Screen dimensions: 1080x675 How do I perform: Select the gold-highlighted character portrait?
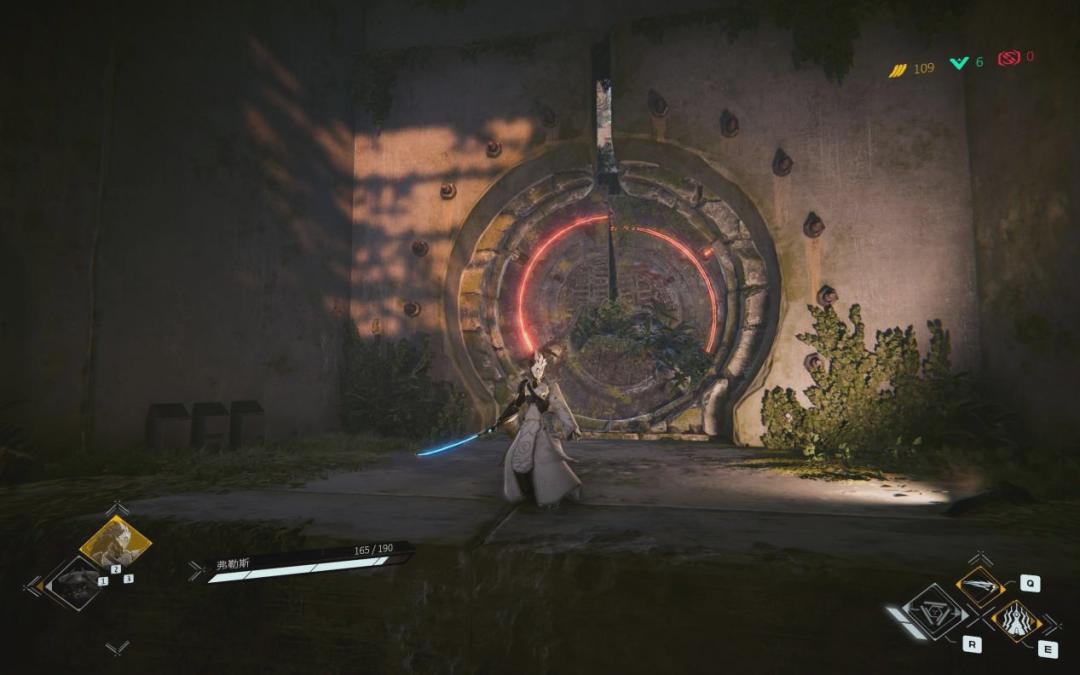114,543
